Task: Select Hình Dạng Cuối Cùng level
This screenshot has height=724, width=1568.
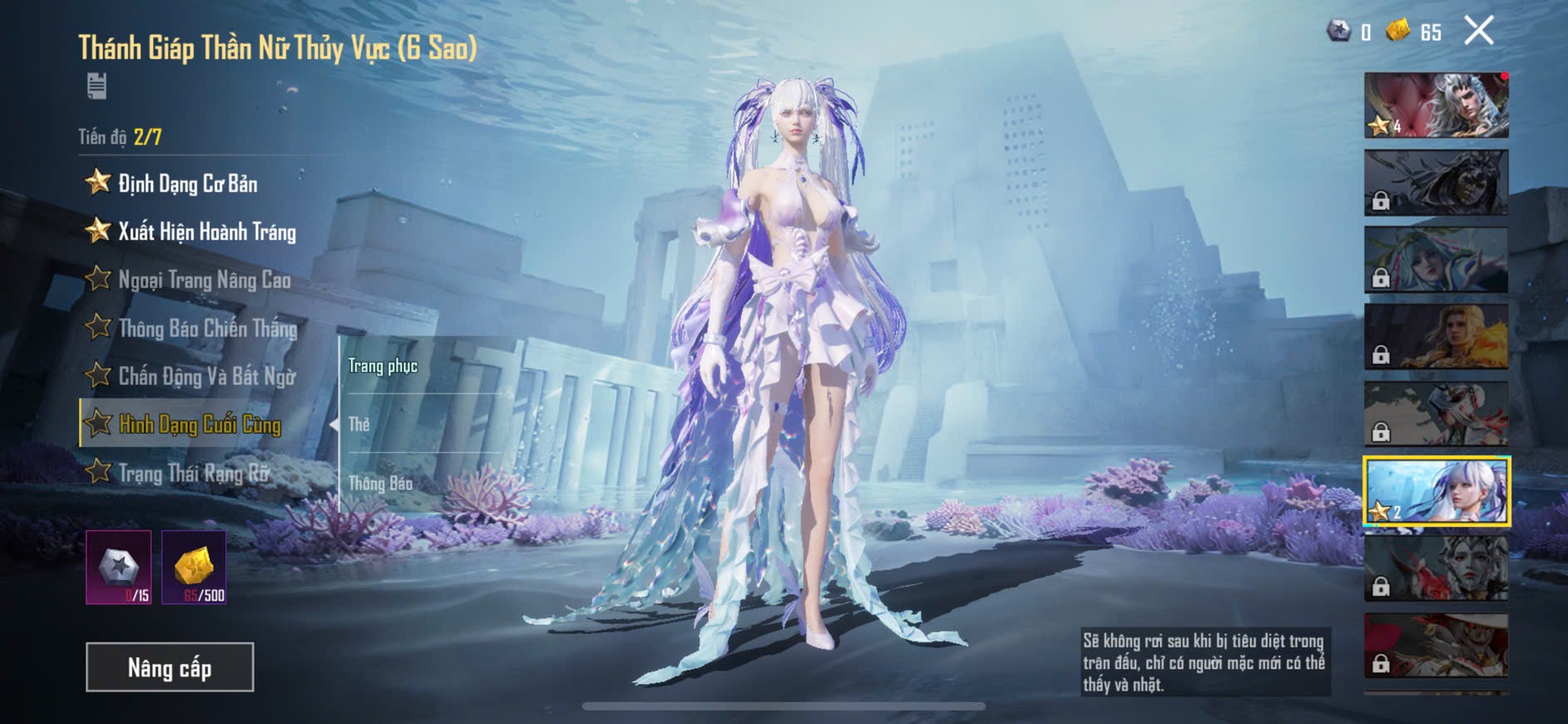Action: pos(200,424)
